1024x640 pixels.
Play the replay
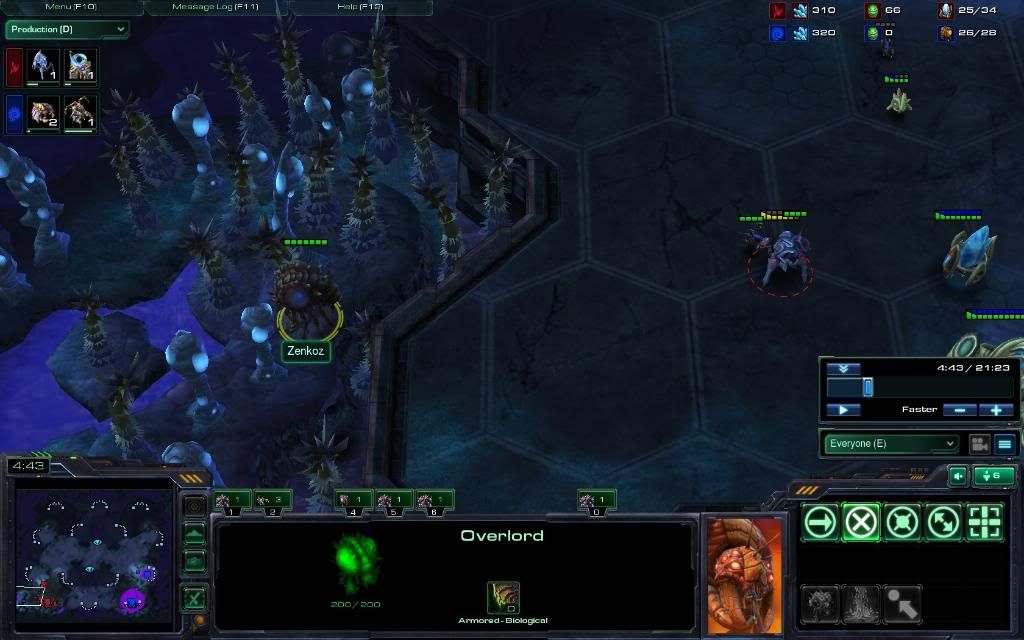pyautogui.click(x=843, y=410)
